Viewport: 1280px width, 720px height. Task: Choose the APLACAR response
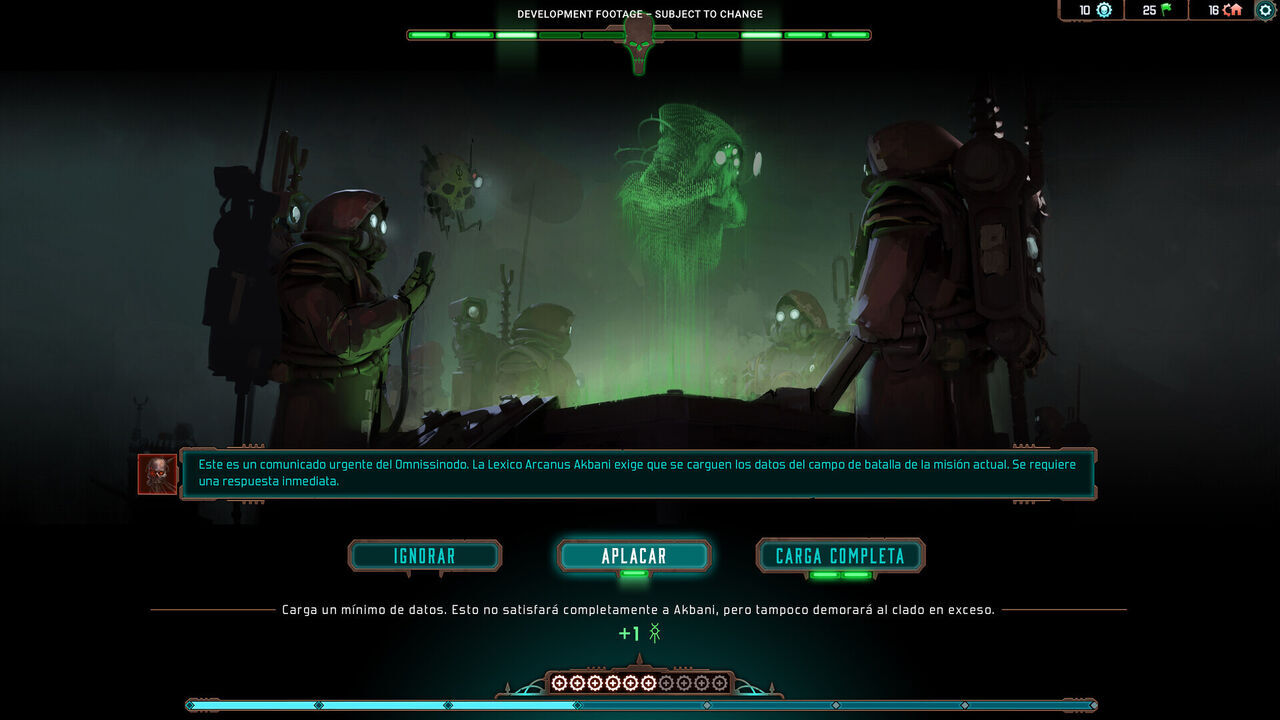click(634, 556)
